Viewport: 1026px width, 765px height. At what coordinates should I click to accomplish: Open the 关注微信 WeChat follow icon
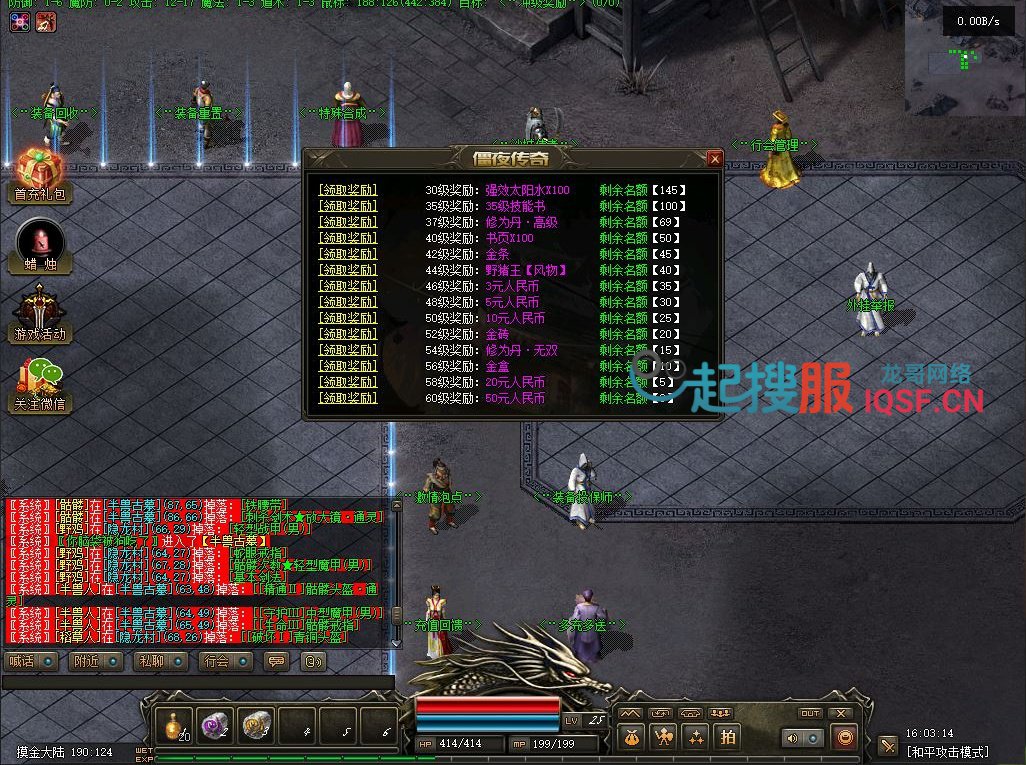click(x=40, y=383)
